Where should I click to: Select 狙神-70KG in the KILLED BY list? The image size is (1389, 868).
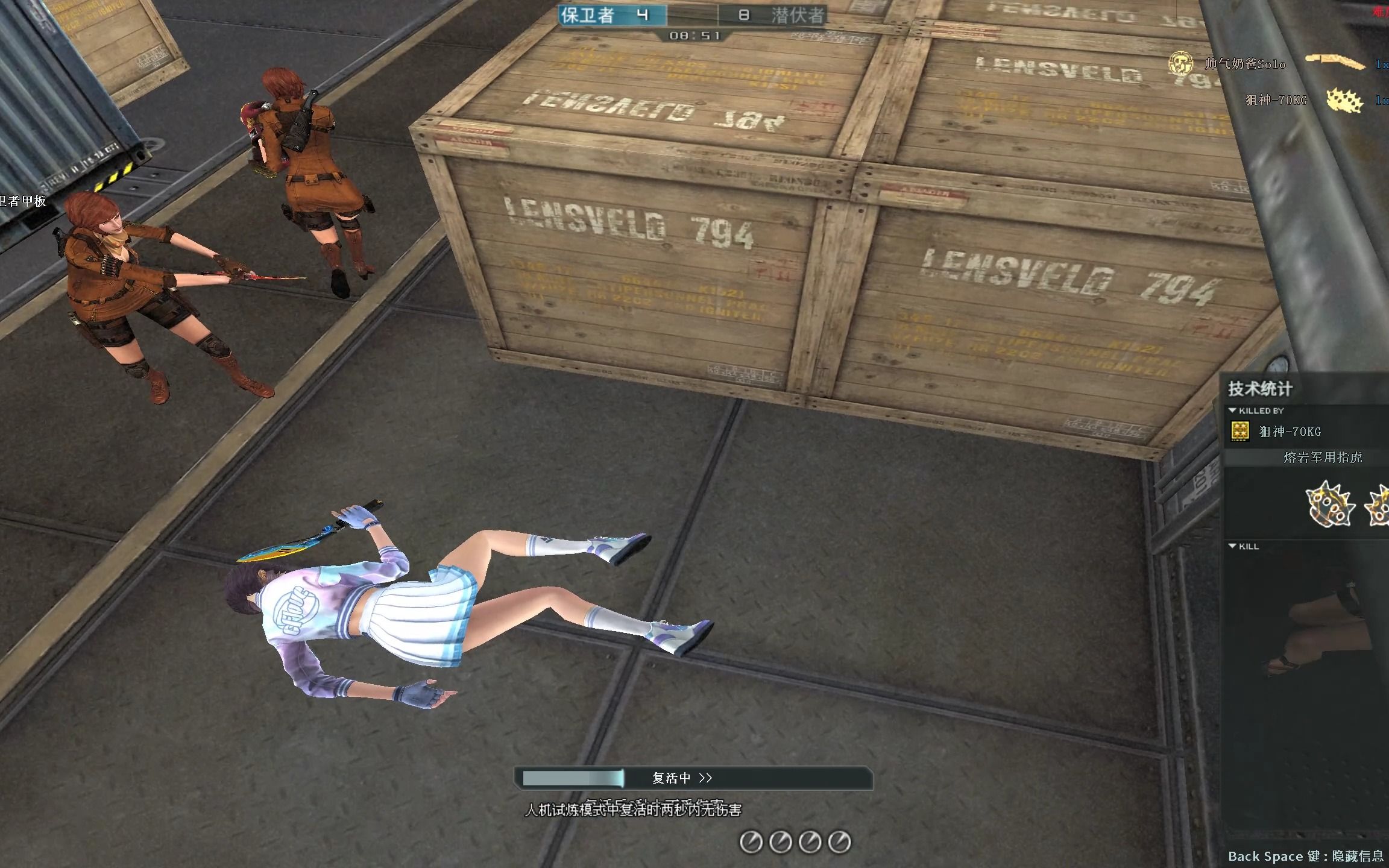coord(1290,432)
